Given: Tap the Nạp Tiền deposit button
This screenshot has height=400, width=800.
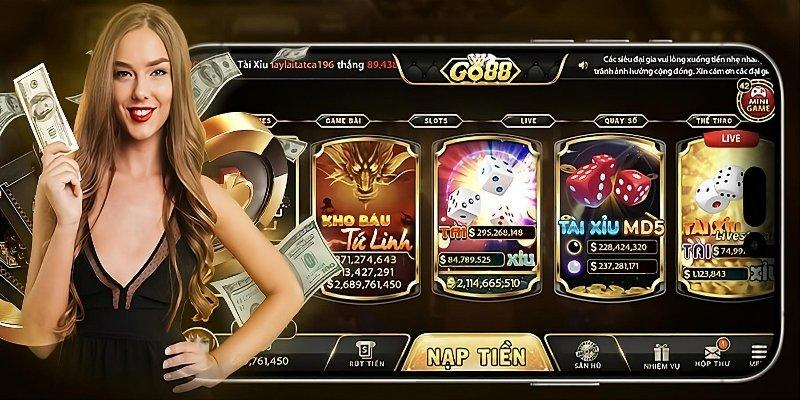Looking at the screenshot, I should click(478, 357).
